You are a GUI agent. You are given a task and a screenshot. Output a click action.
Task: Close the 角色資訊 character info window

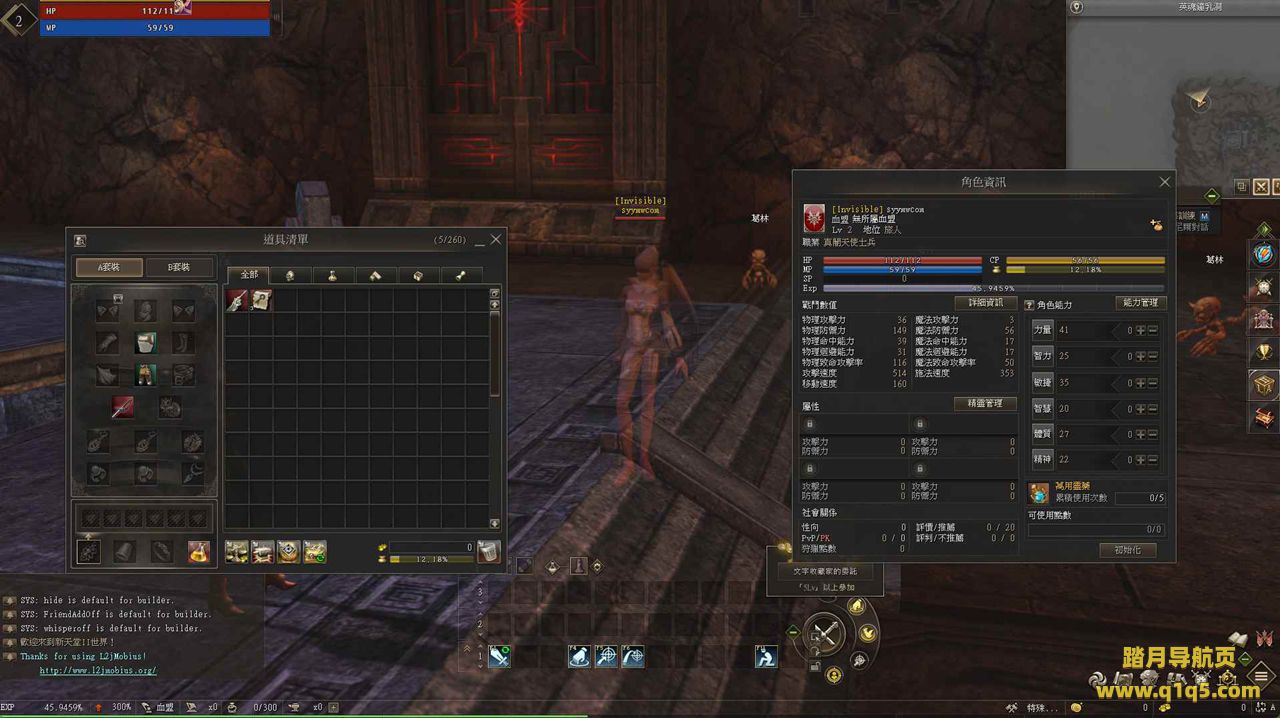[x=1164, y=182]
